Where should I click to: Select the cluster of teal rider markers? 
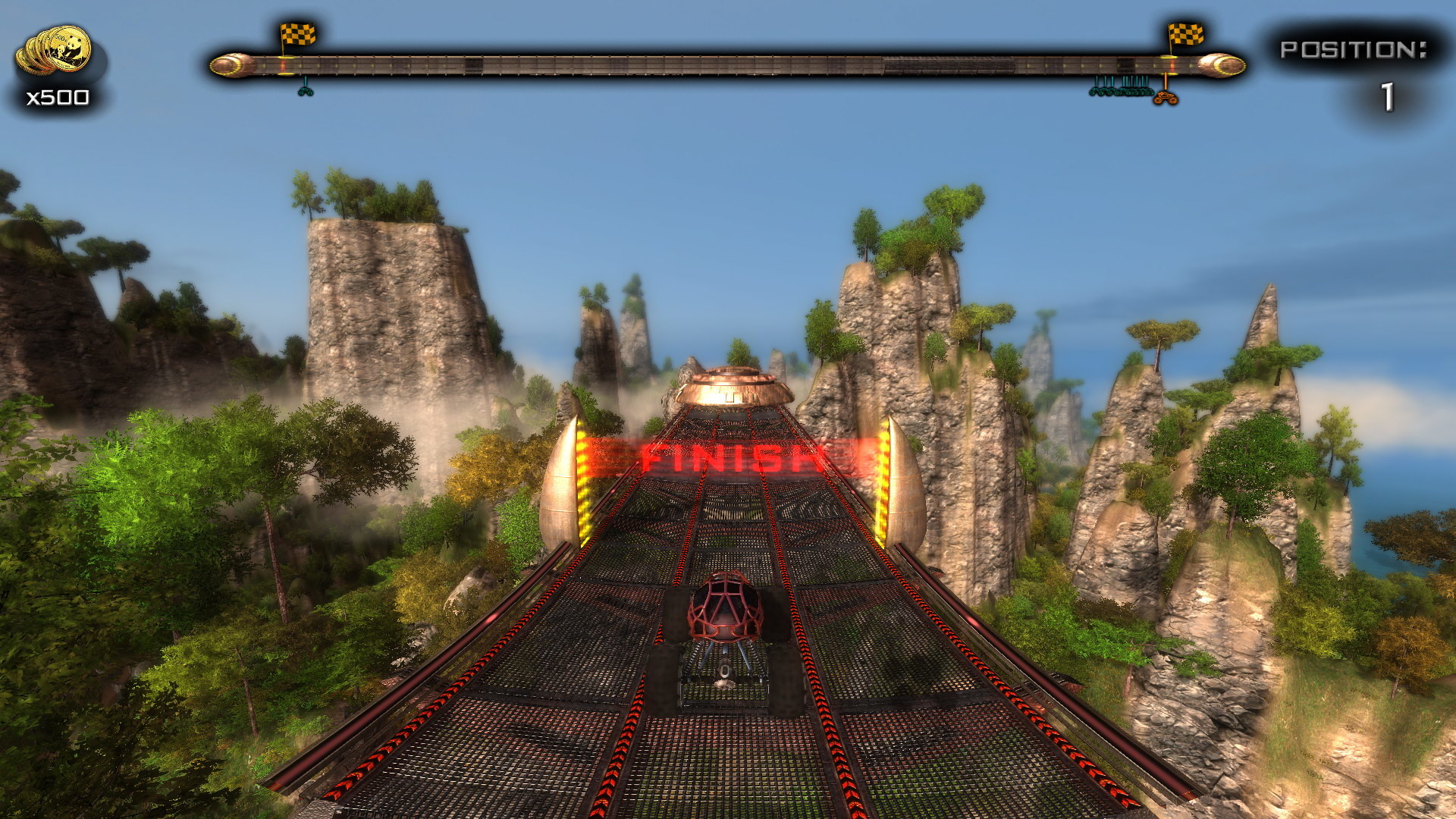click(x=1121, y=92)
